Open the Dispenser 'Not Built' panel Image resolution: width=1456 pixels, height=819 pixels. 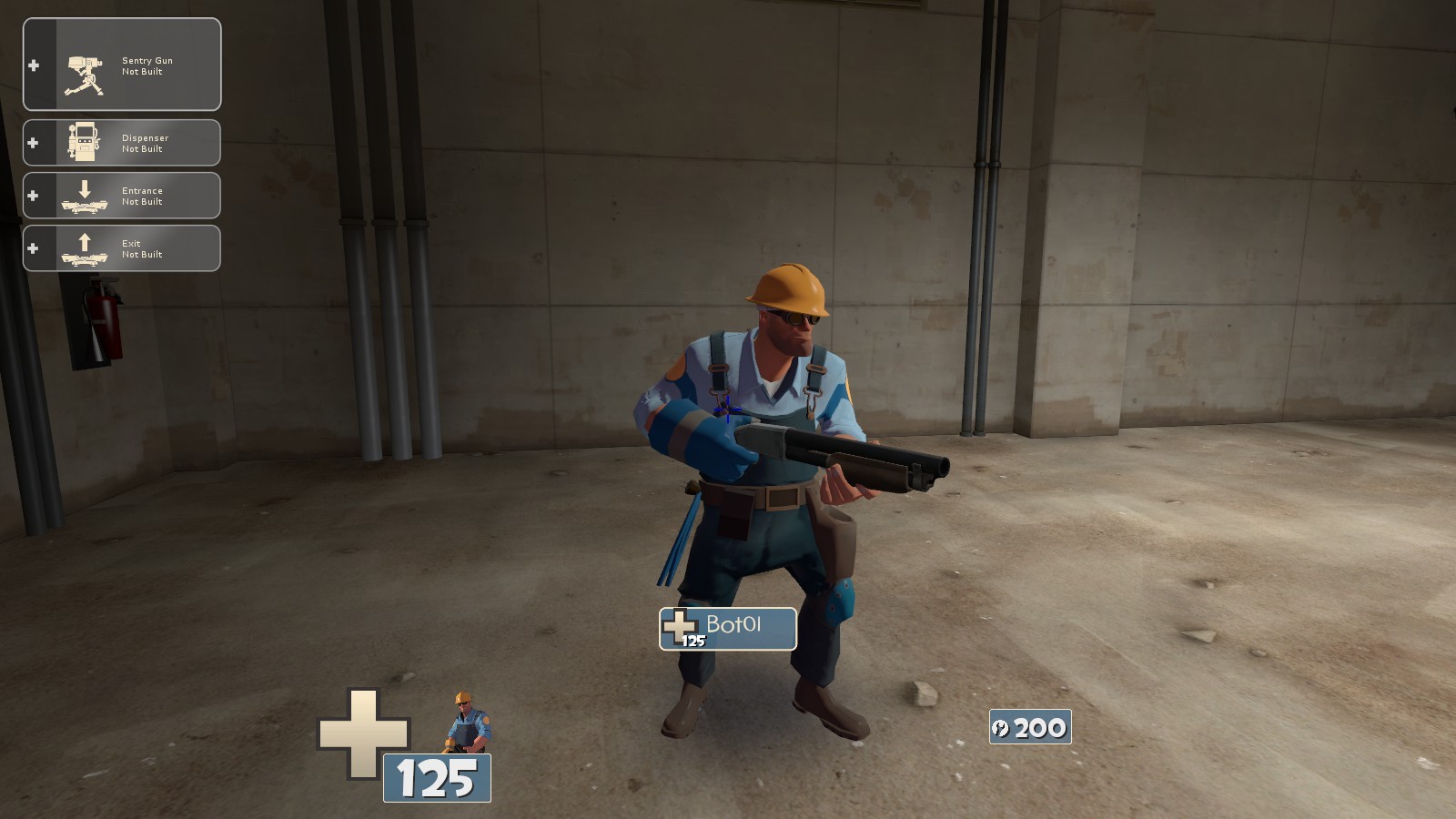[144, 142]
